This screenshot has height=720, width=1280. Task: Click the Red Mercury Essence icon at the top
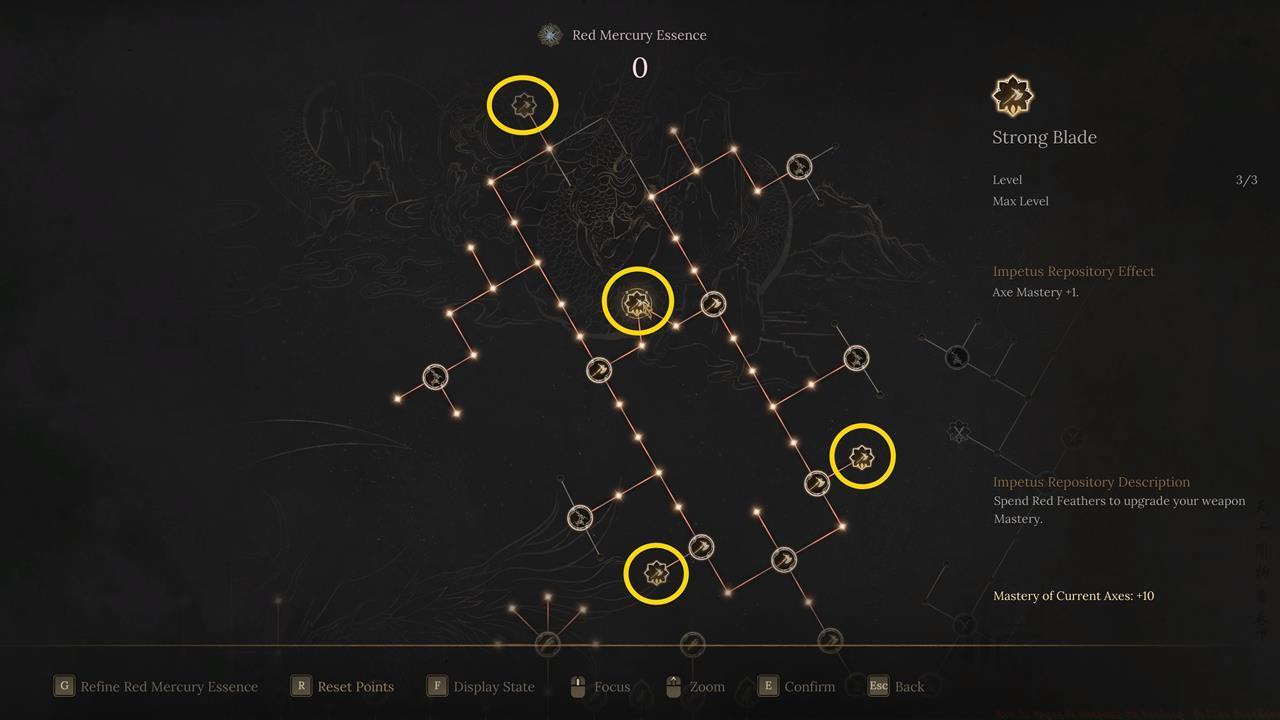[548, 34]
